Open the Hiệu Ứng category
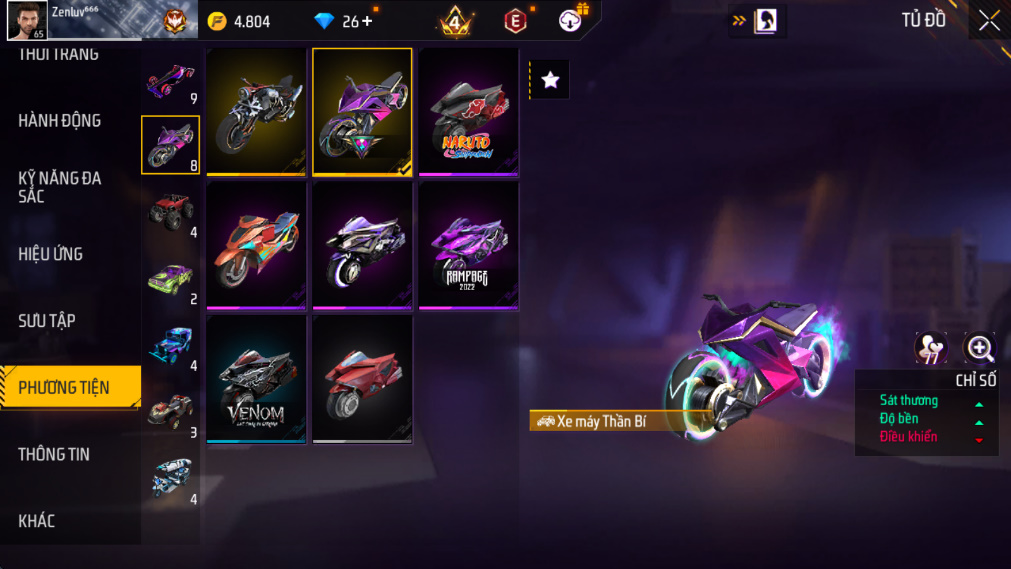Screen dimensions: 1011x569 (x=51, y=254)
